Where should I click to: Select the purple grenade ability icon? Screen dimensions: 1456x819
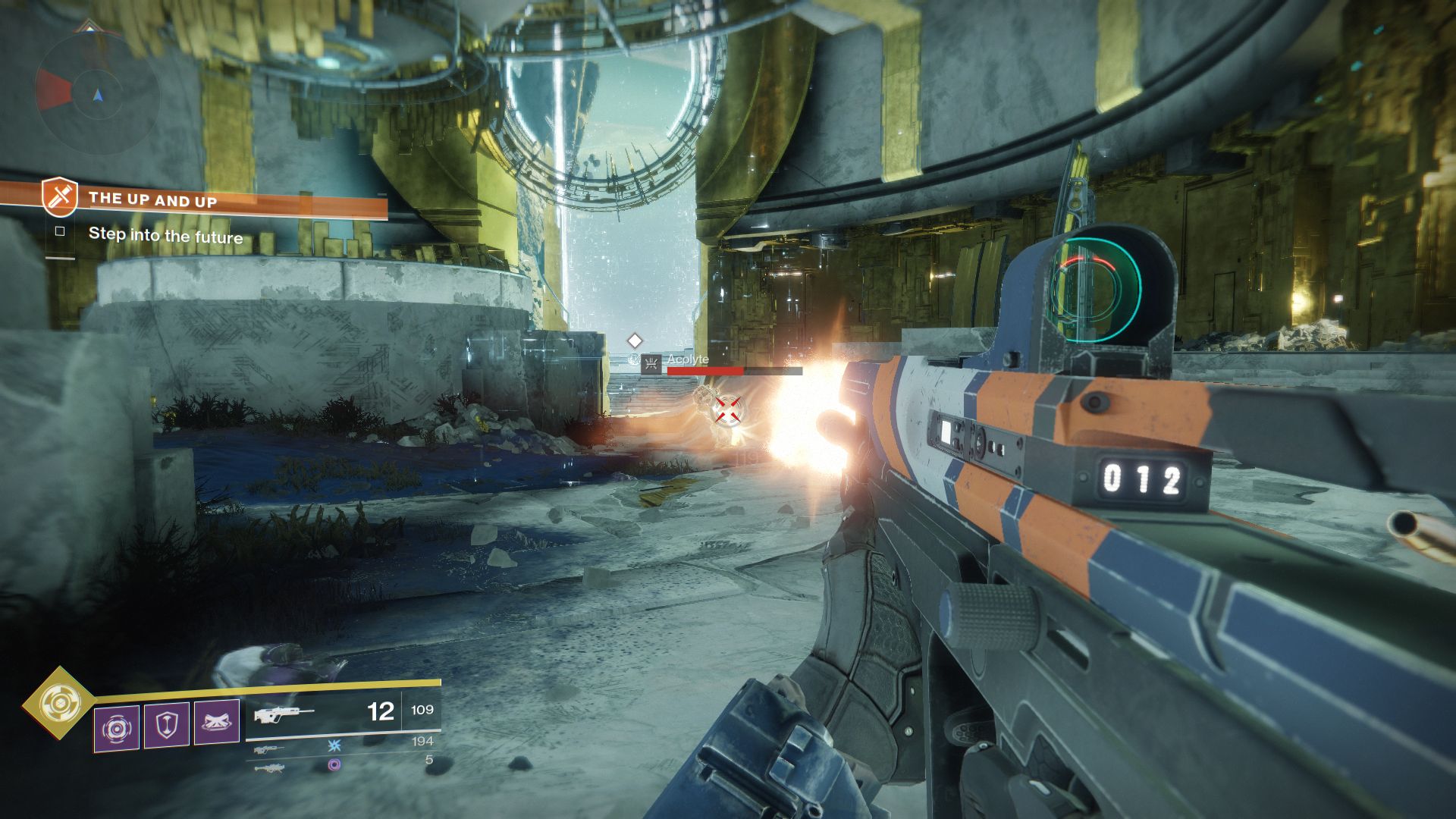pyautogui.click(x=116, y=727)
